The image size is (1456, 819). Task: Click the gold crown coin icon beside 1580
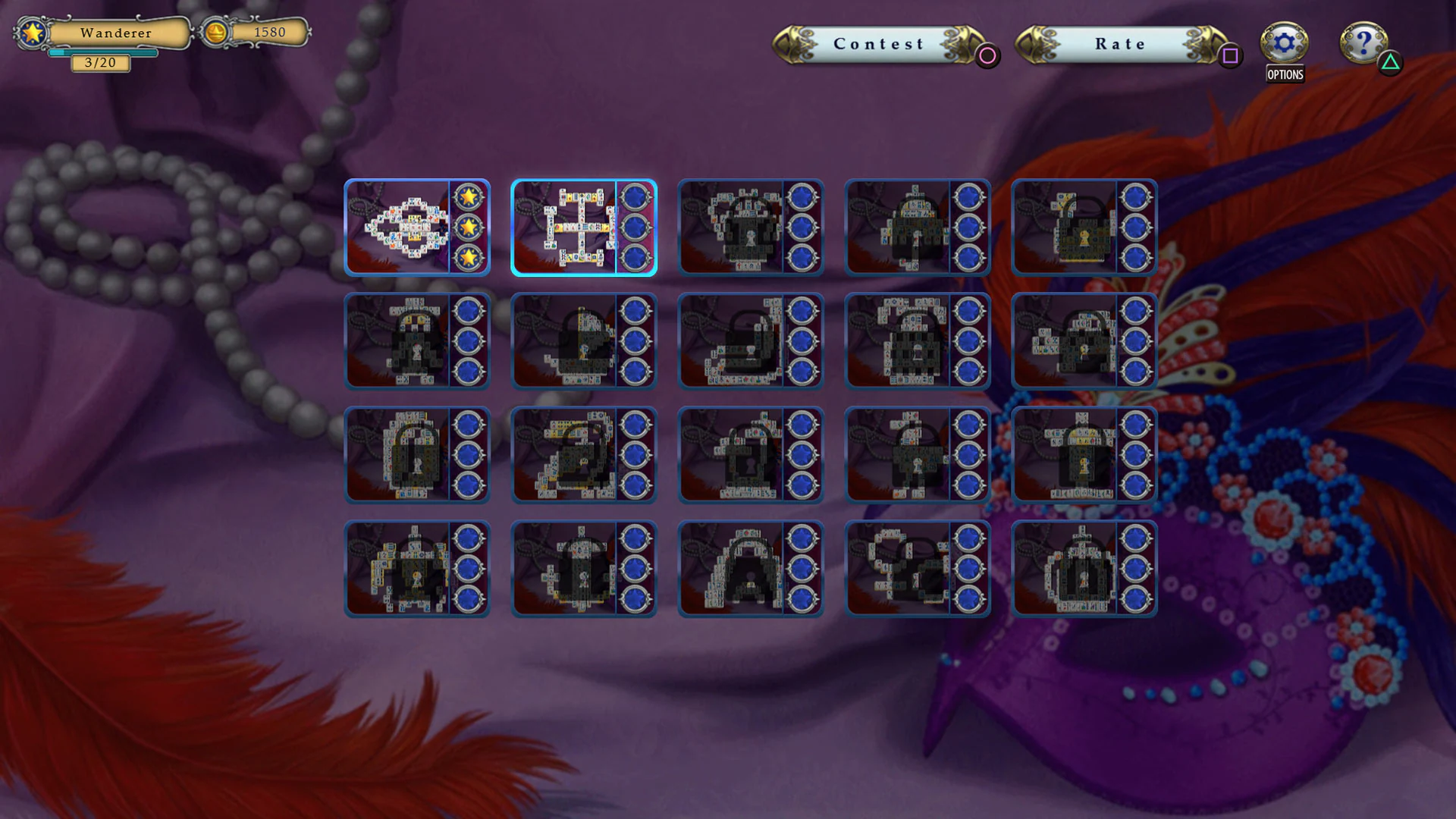pos(215,33)
